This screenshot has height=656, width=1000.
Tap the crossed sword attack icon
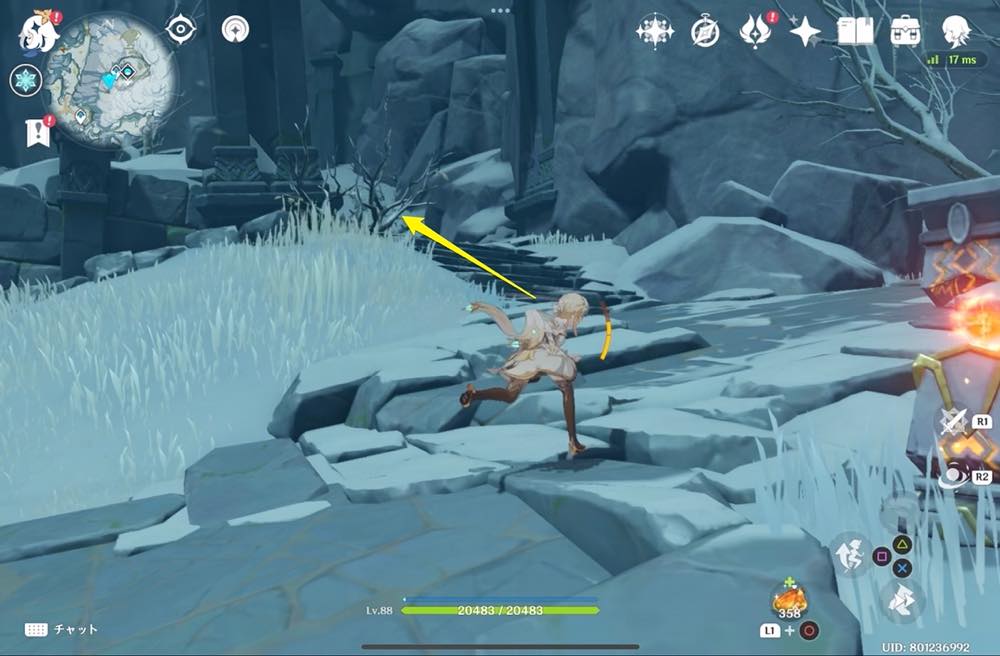point(953,421)
